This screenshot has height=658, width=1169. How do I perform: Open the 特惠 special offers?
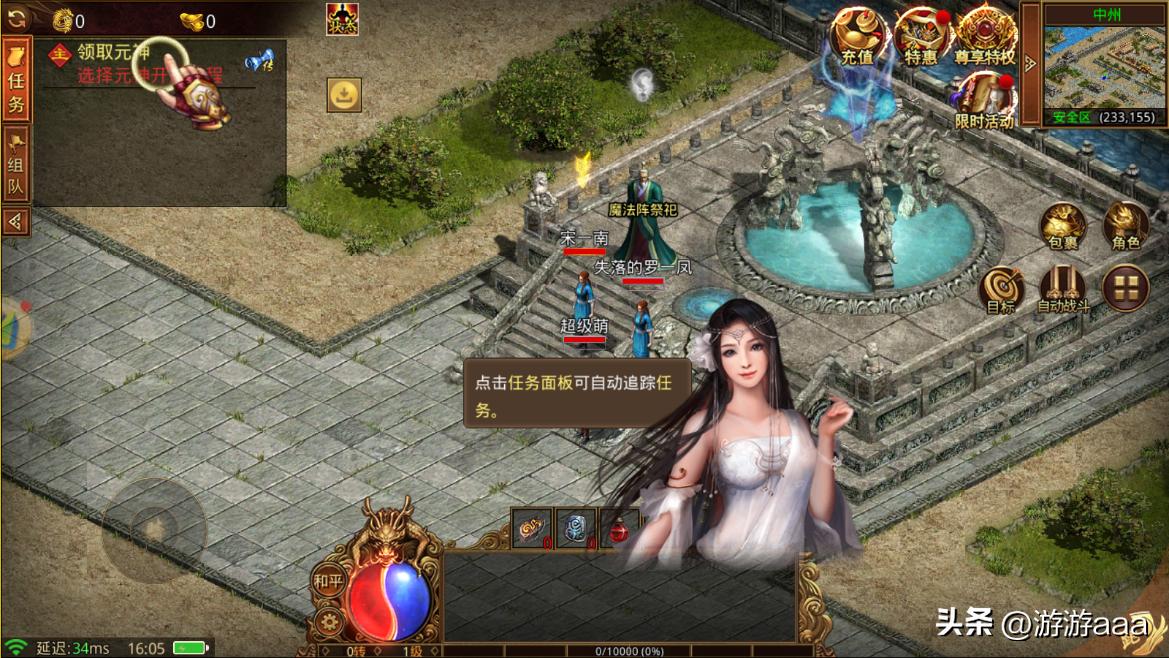[920, 37]
